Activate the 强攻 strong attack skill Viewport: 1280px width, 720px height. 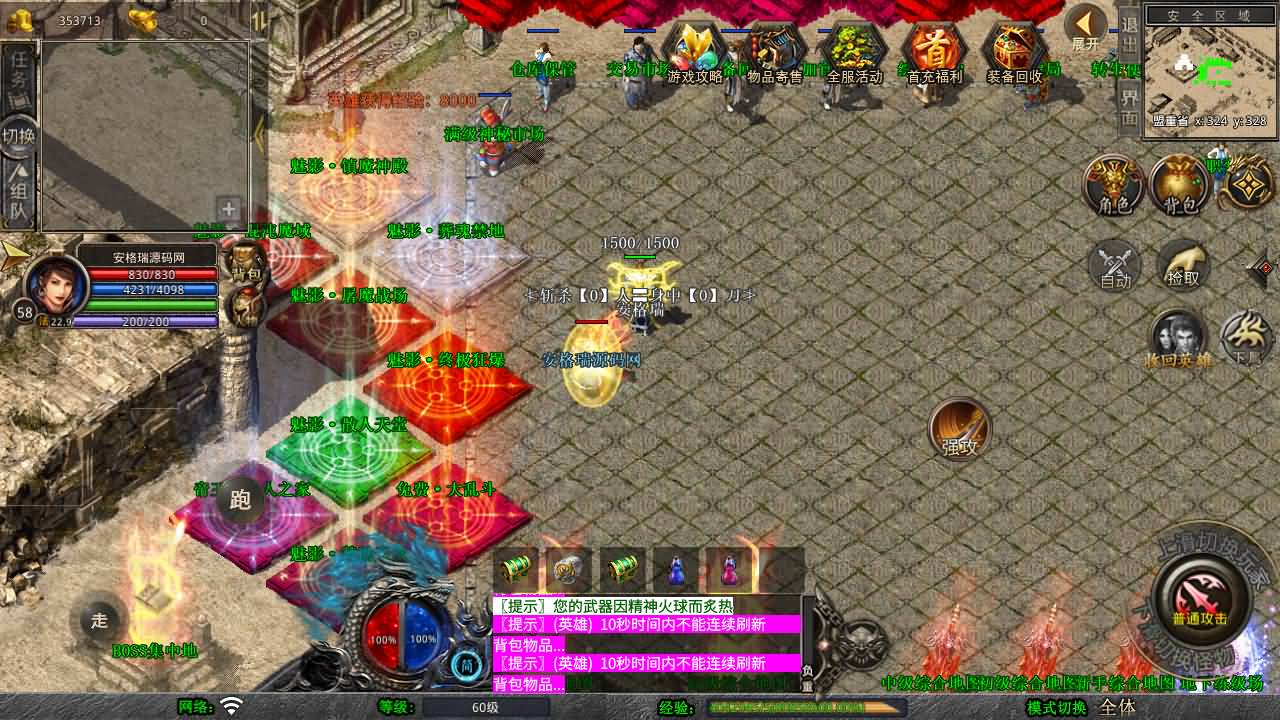coord(960,430)
